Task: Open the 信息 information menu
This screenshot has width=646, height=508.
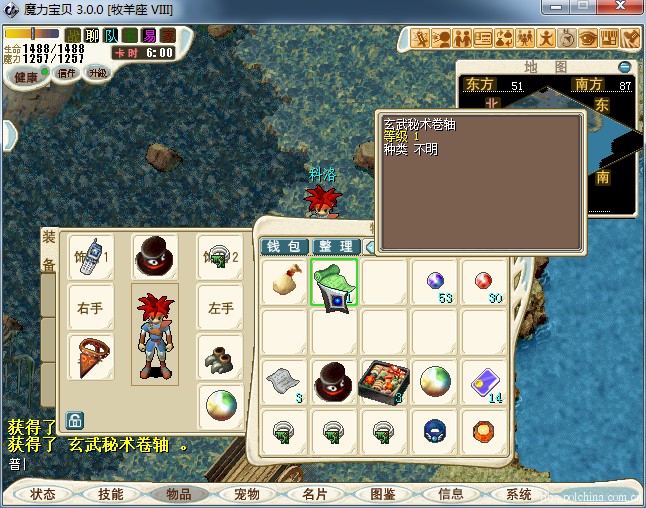Action: point(451,494)
